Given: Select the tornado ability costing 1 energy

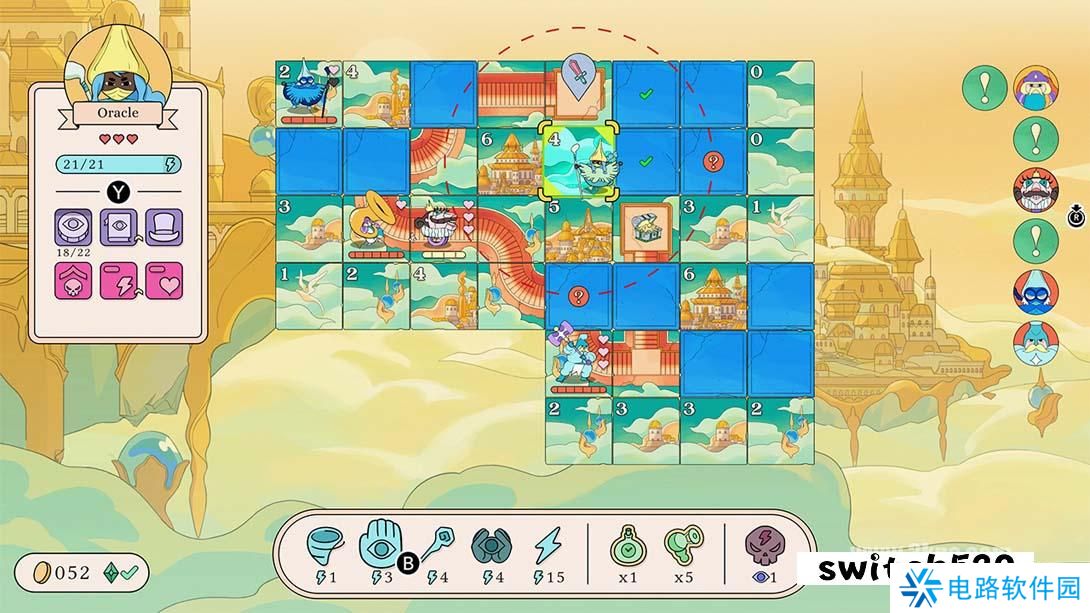Looking at the screenshot, I should tap(323, 544).
